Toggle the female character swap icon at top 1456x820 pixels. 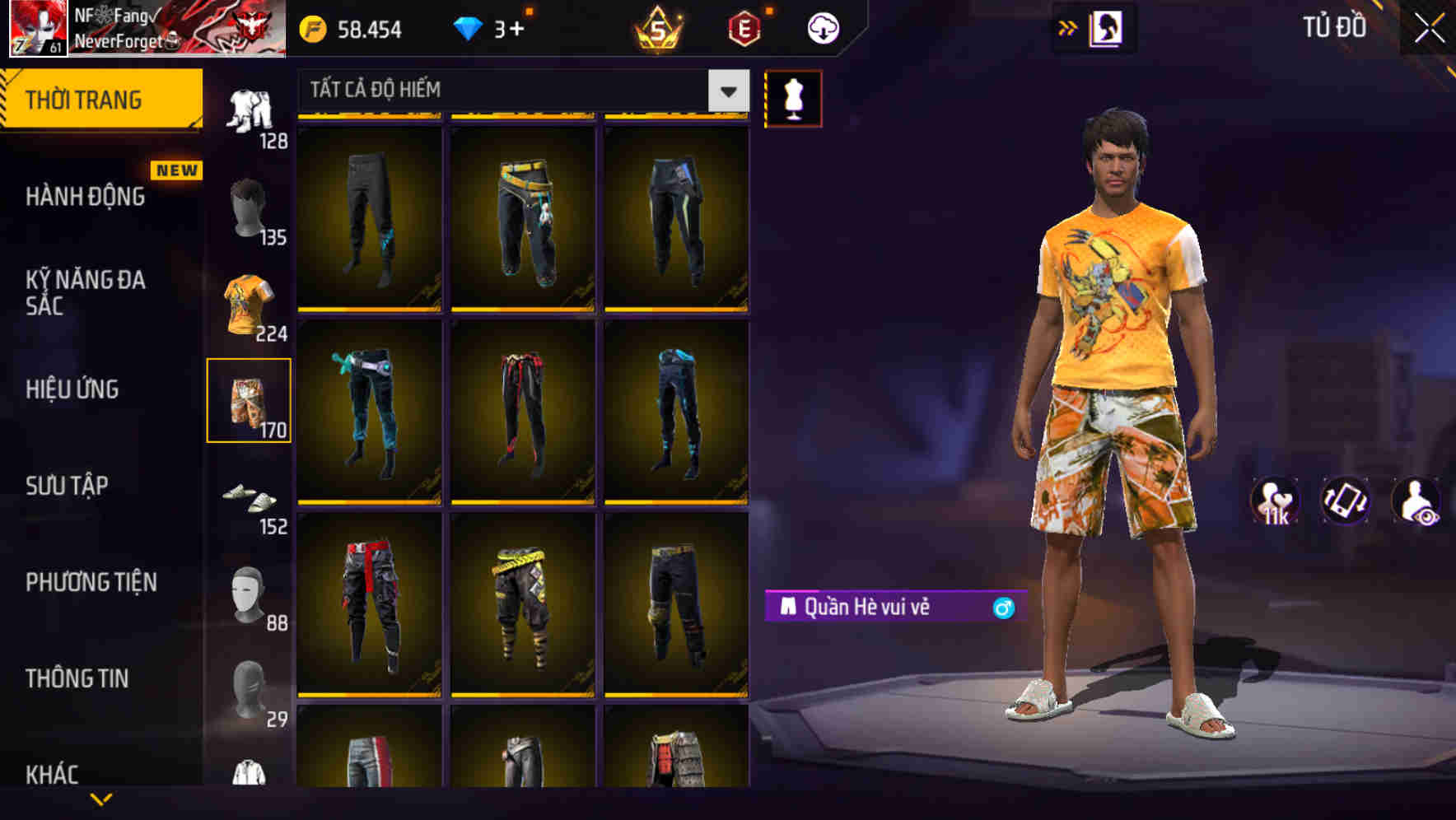click(1108, 27)
